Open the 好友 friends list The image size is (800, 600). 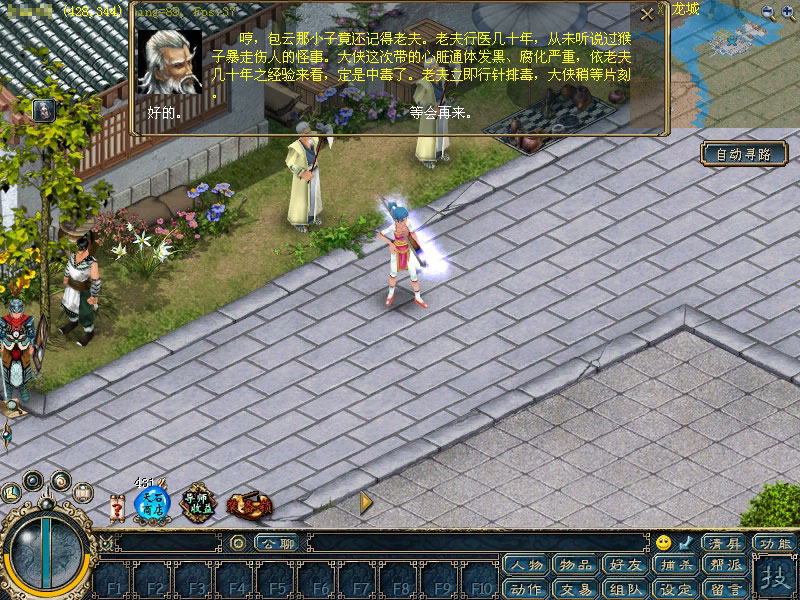tap(624, 566)
